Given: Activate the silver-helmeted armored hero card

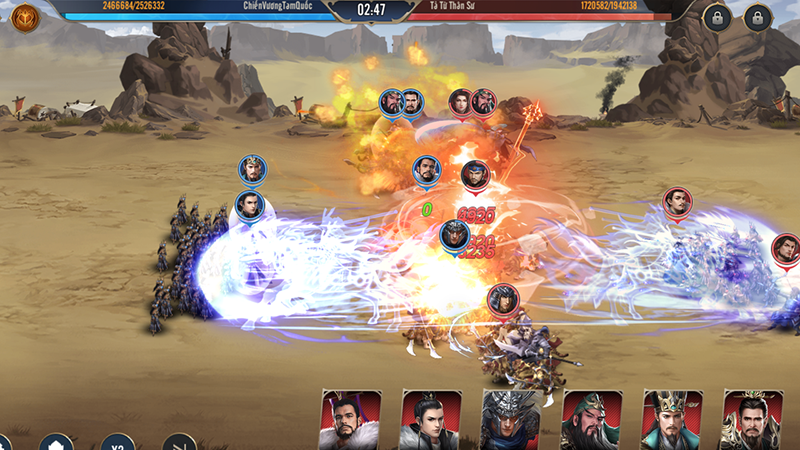Looking at the screenshot, I should tap(510, 420).
